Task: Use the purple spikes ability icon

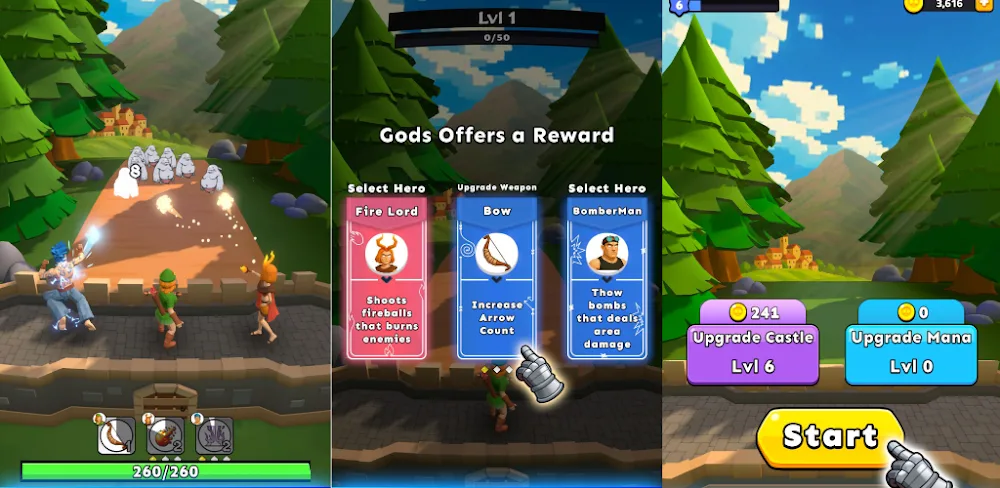Action: point(214,434)
